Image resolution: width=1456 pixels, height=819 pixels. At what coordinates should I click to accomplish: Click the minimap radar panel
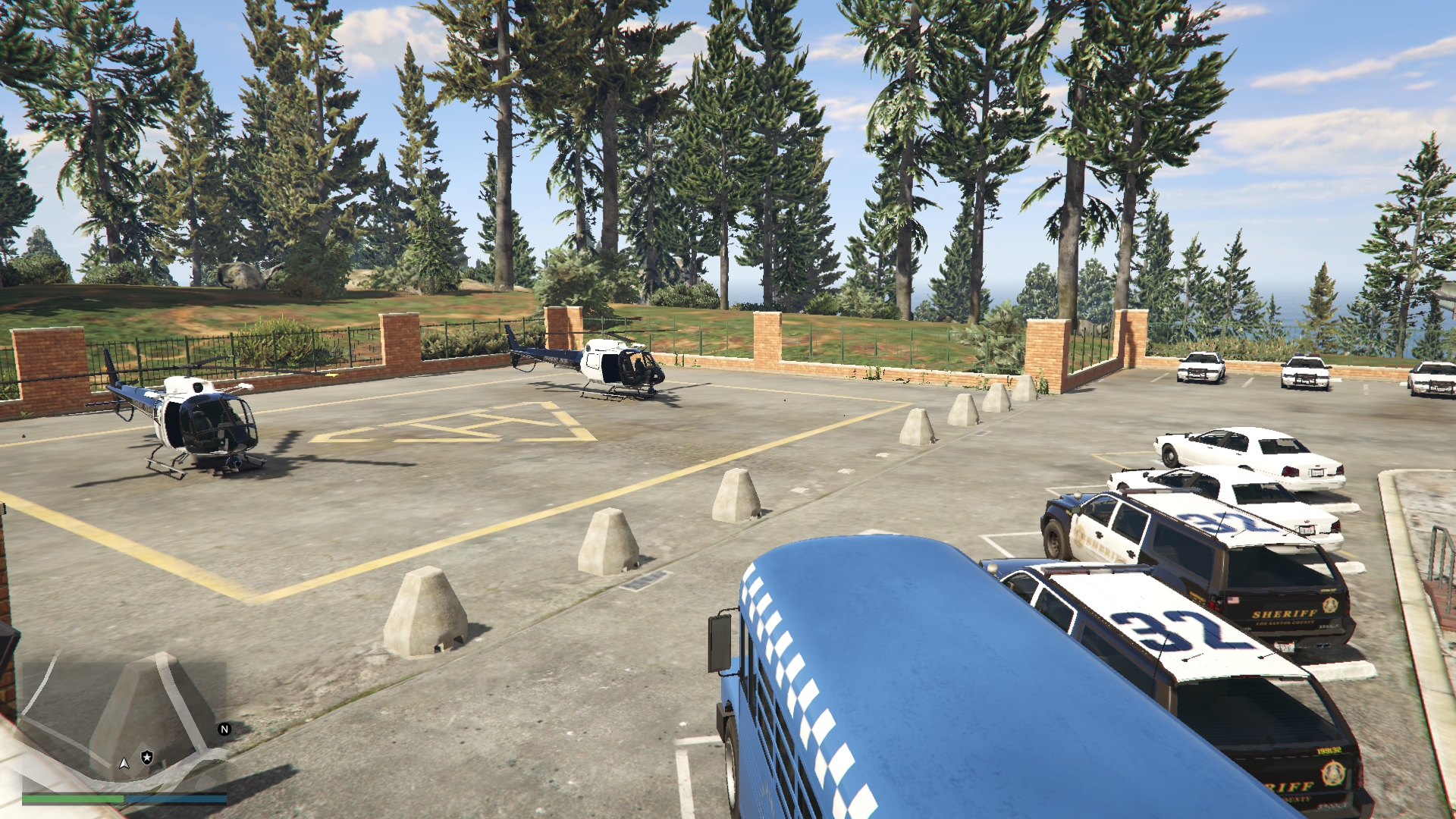124,724
